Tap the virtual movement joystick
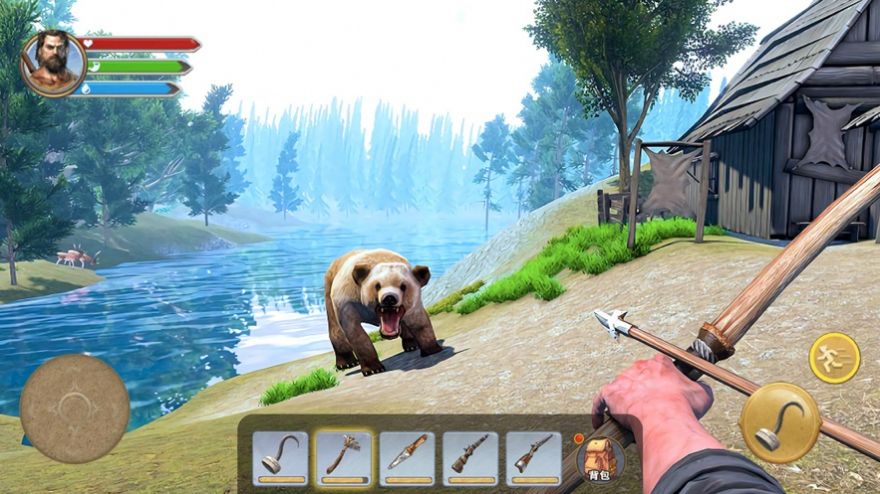 tap(74, 408)
